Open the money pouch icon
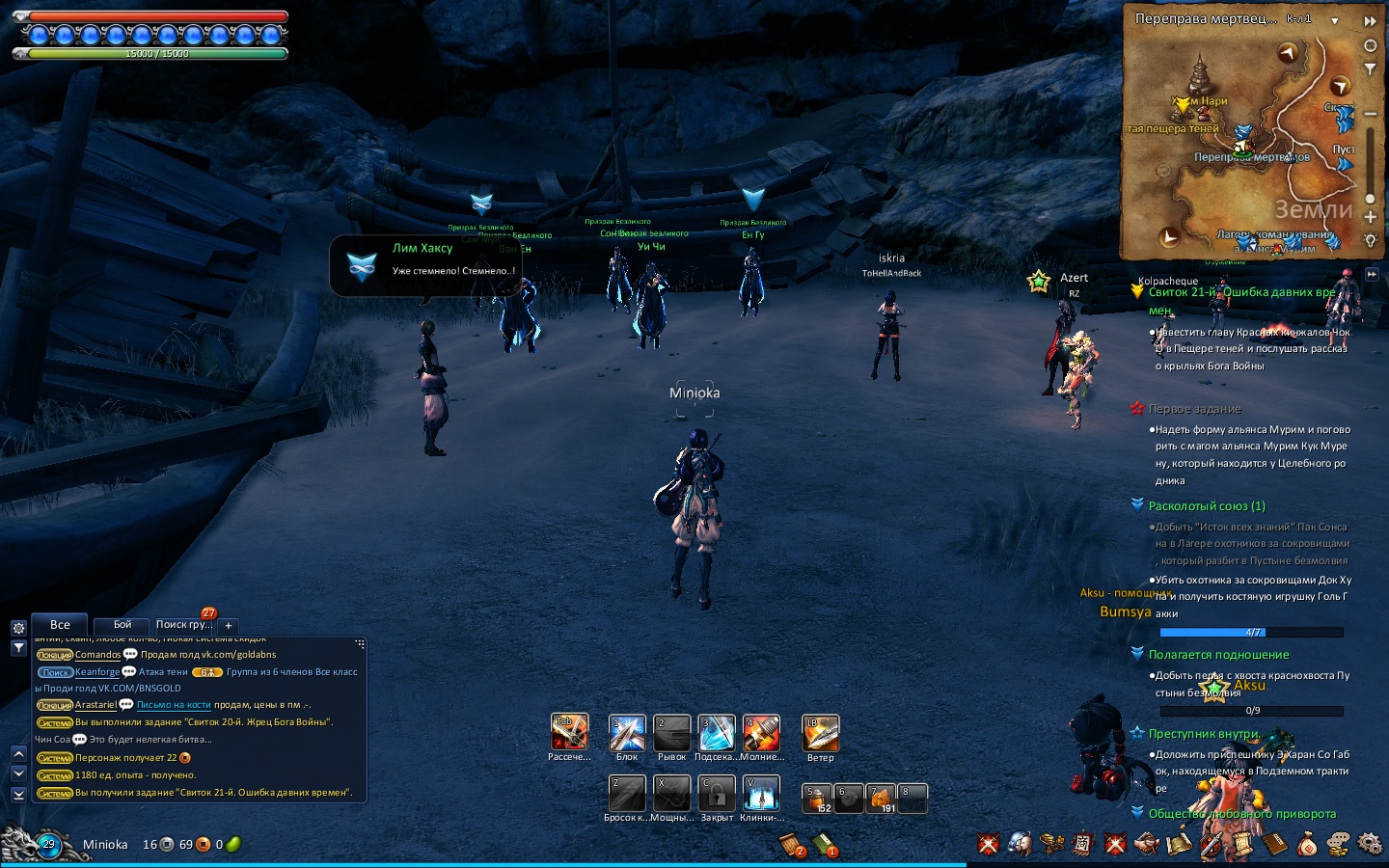The width and height of the screenshot is (1389, 868). tap(1306, 845)
